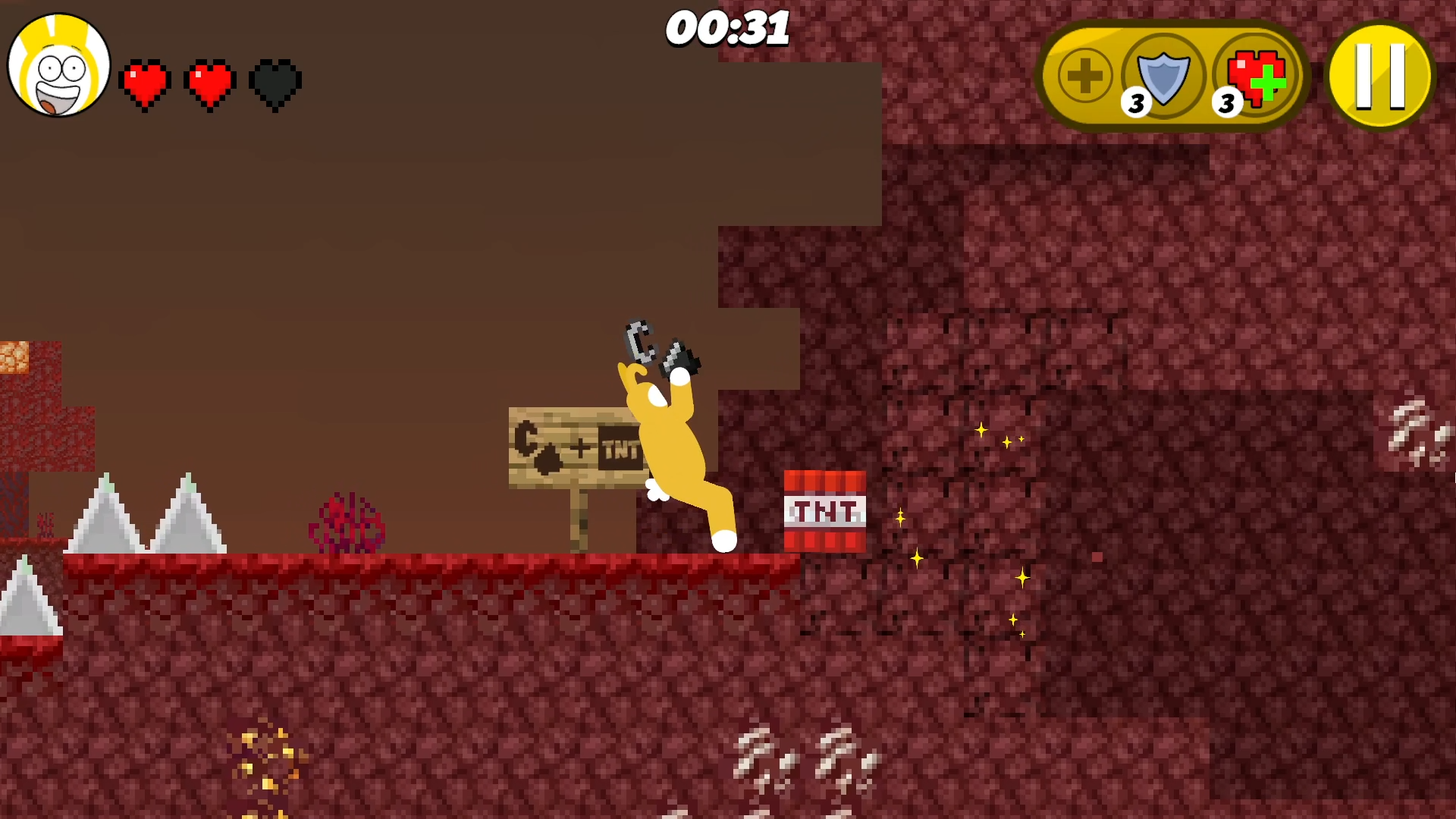Click the second red heart icon
Screen dimensions: 1456x819
(210, 83)
